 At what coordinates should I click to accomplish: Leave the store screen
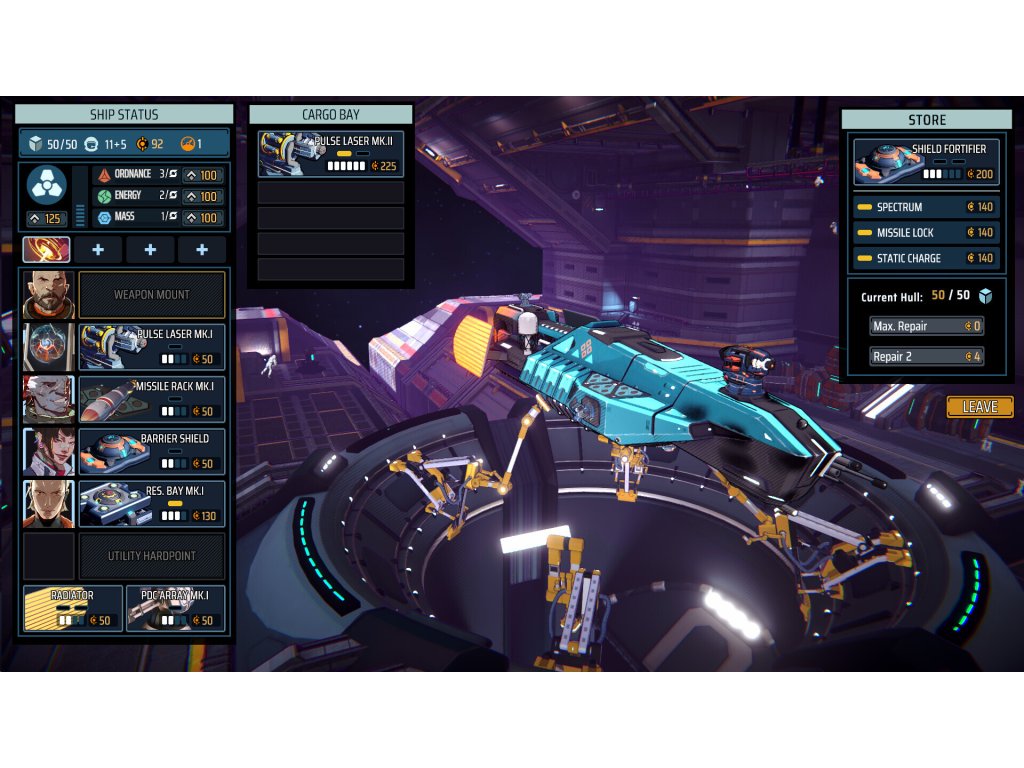pyautogui.click(x=979, y=407)
